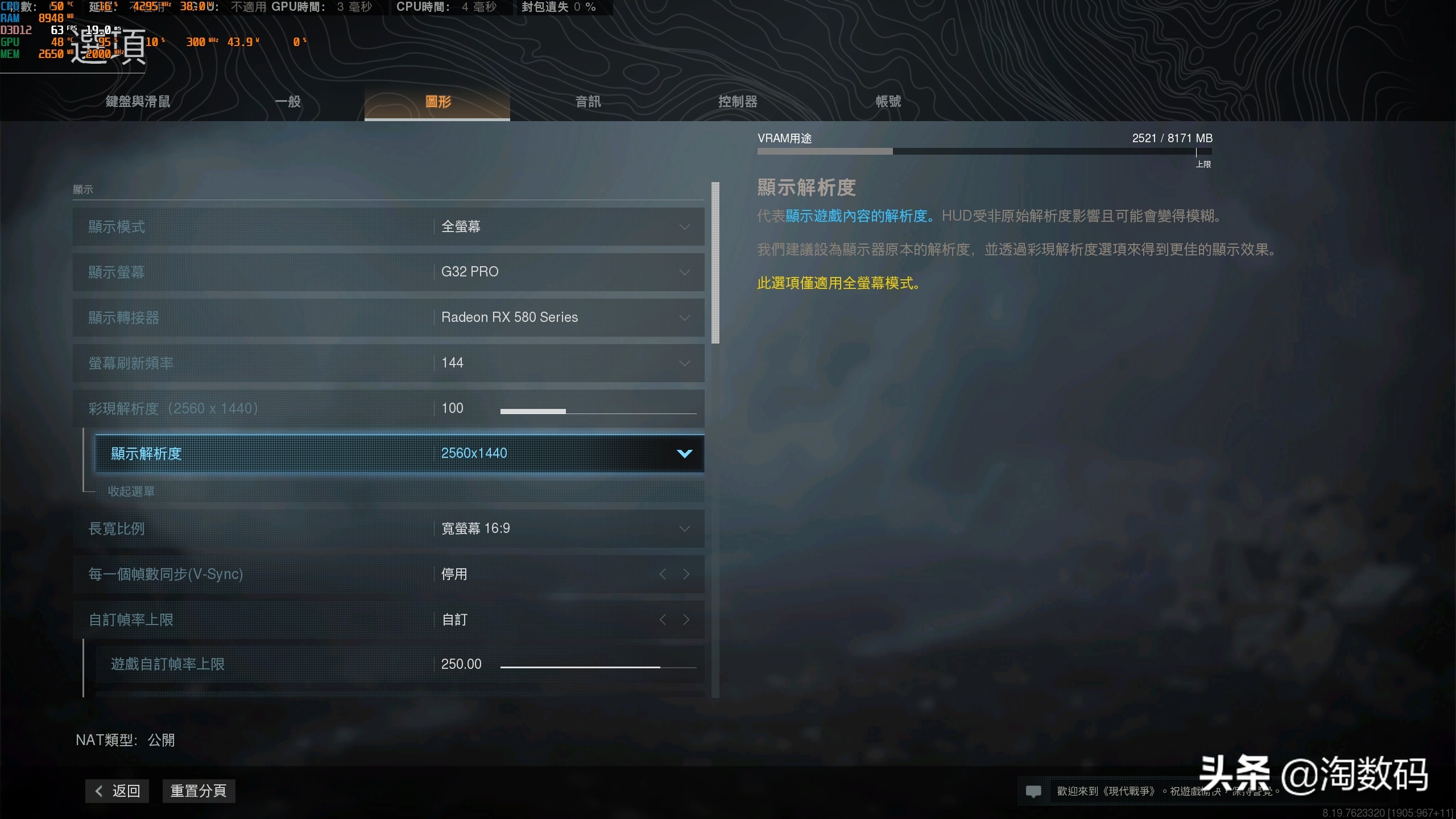Collapse the 顯示解析度 menu via 收起選單
Screen dimensions: 1456x819
[x=131, y=491]
